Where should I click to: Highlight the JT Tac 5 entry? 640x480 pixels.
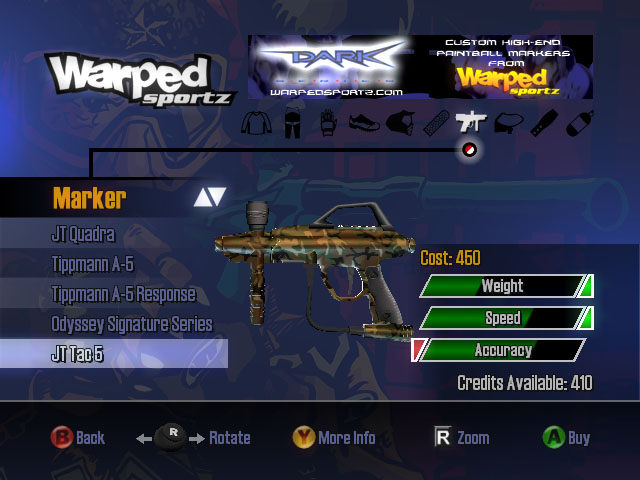[x=77, y=353]
